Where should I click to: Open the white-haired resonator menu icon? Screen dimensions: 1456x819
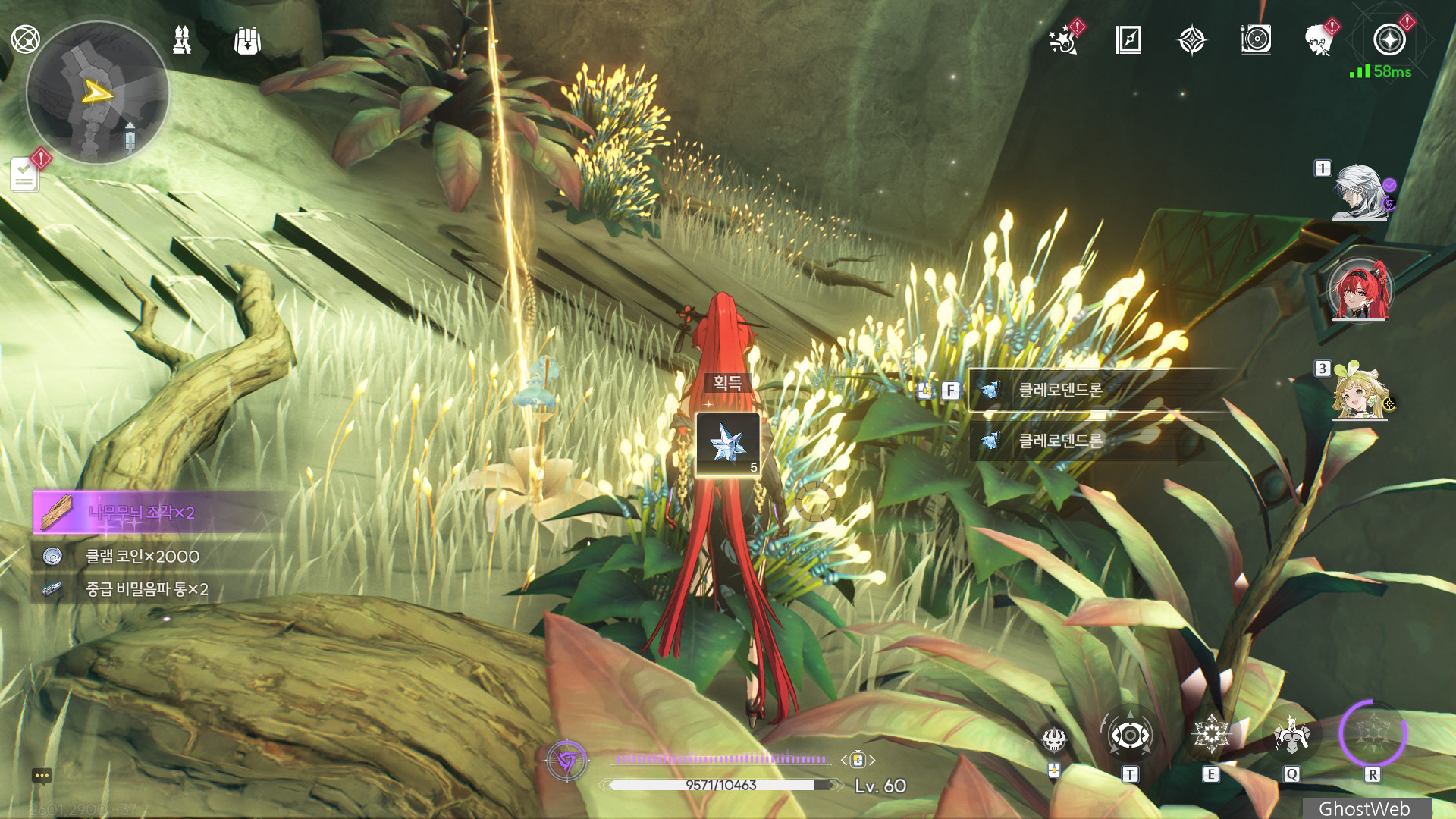1319,40
